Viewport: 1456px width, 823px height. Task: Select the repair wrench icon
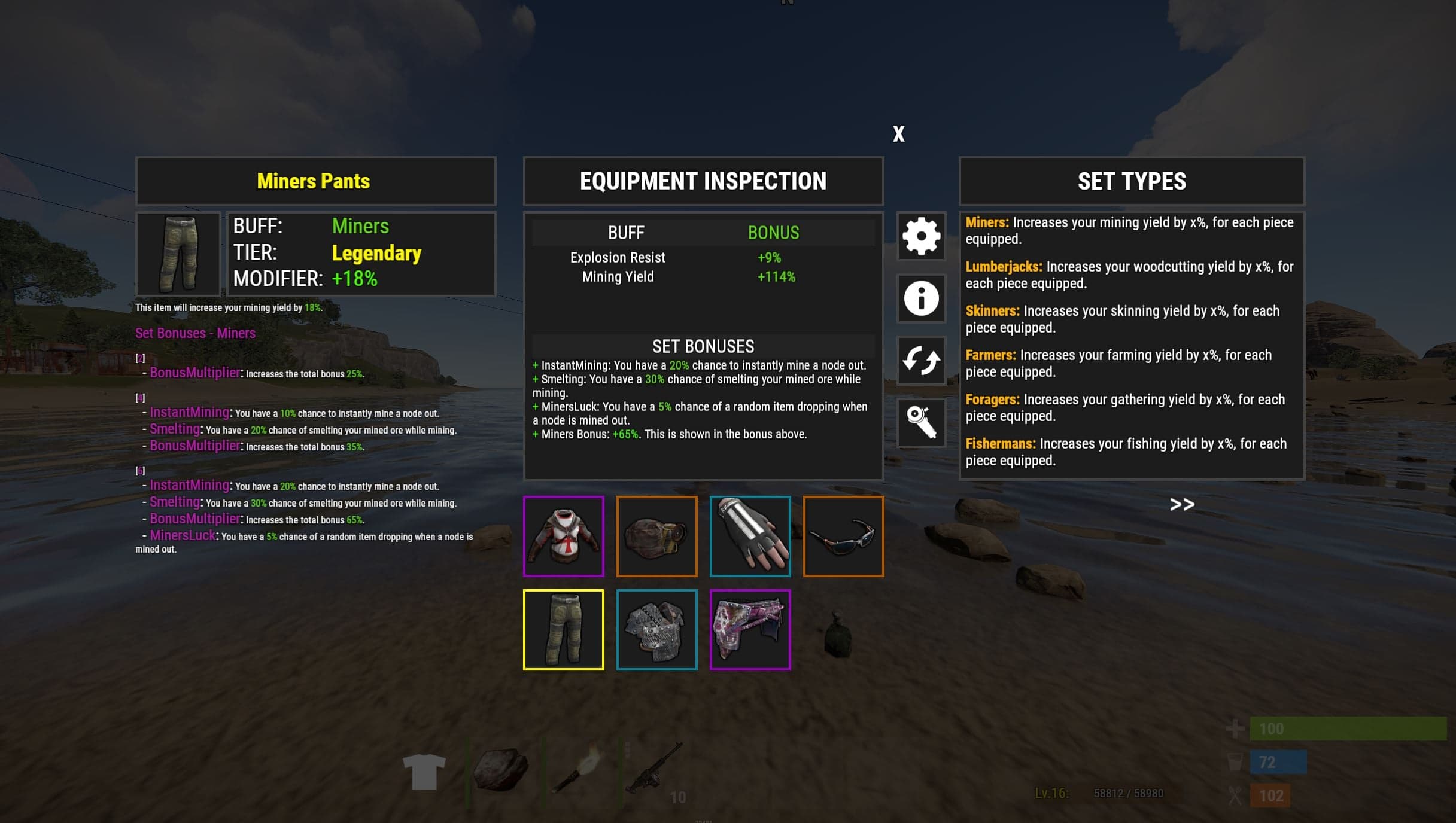[x=920, y=422]
